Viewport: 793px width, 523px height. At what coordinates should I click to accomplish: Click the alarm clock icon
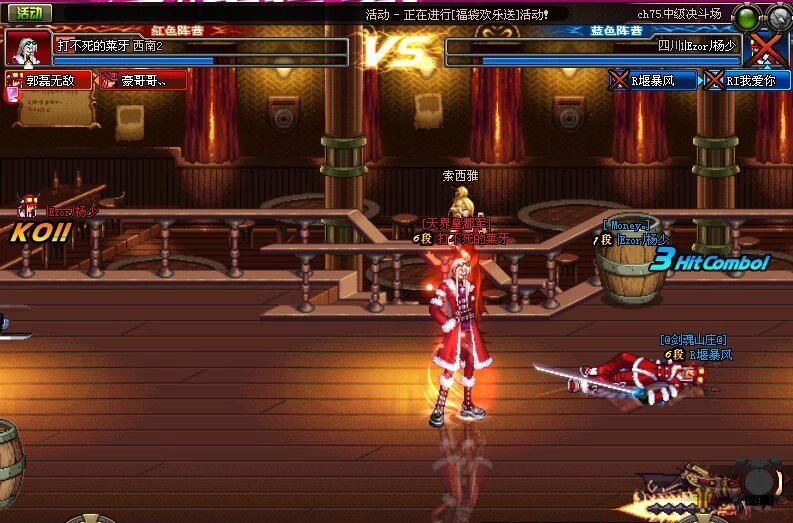point(758,480)
